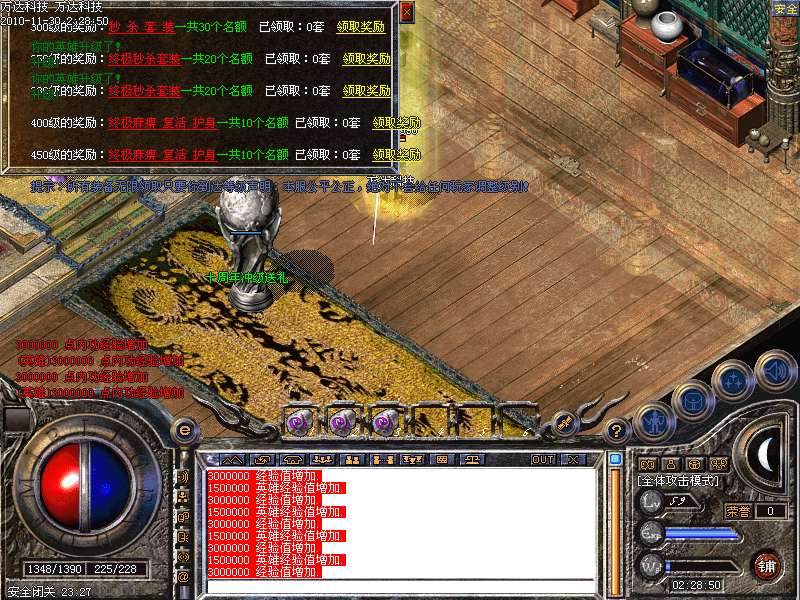Close the level reward dialog

[x=406, y=13]
